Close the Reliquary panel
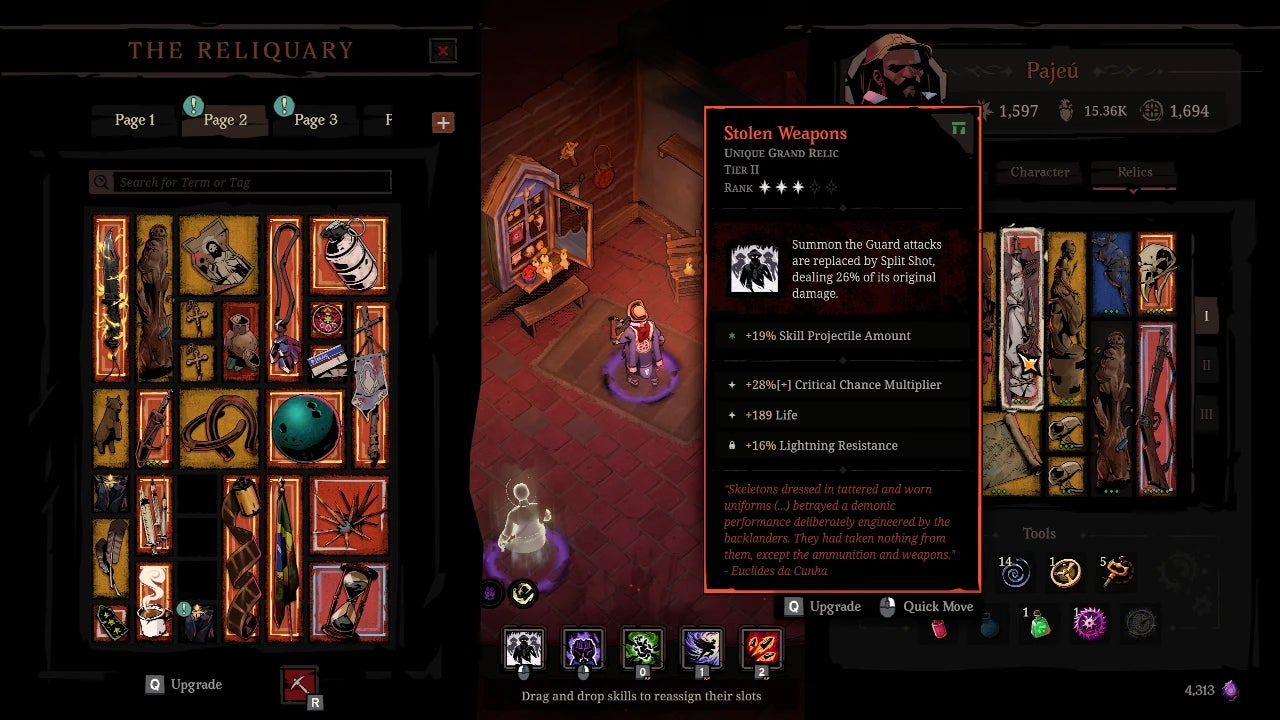Viewport: 1280px width, 720px height. point(442,51)
